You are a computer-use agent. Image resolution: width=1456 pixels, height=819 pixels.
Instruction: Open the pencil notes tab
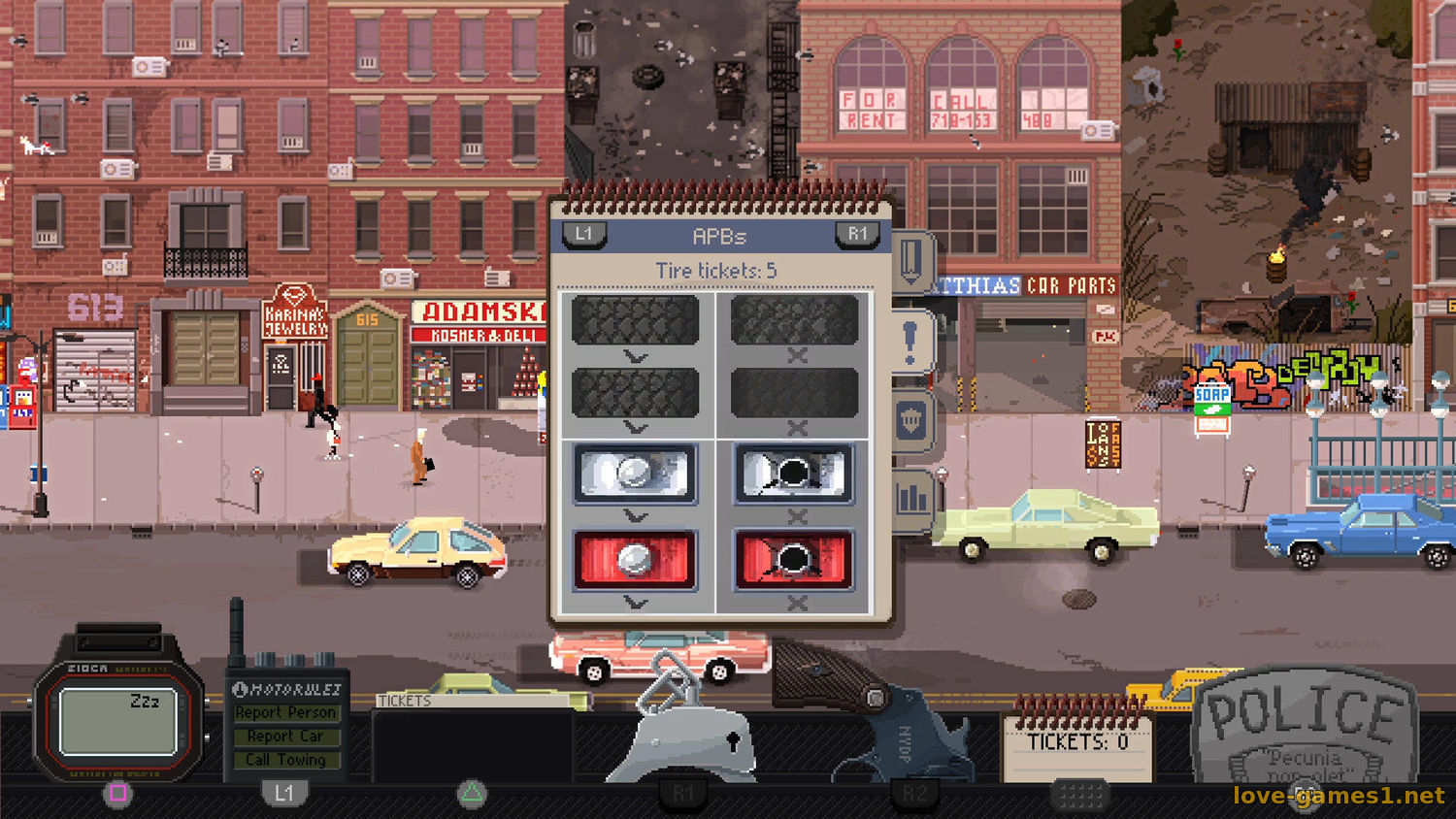point(910,260)
